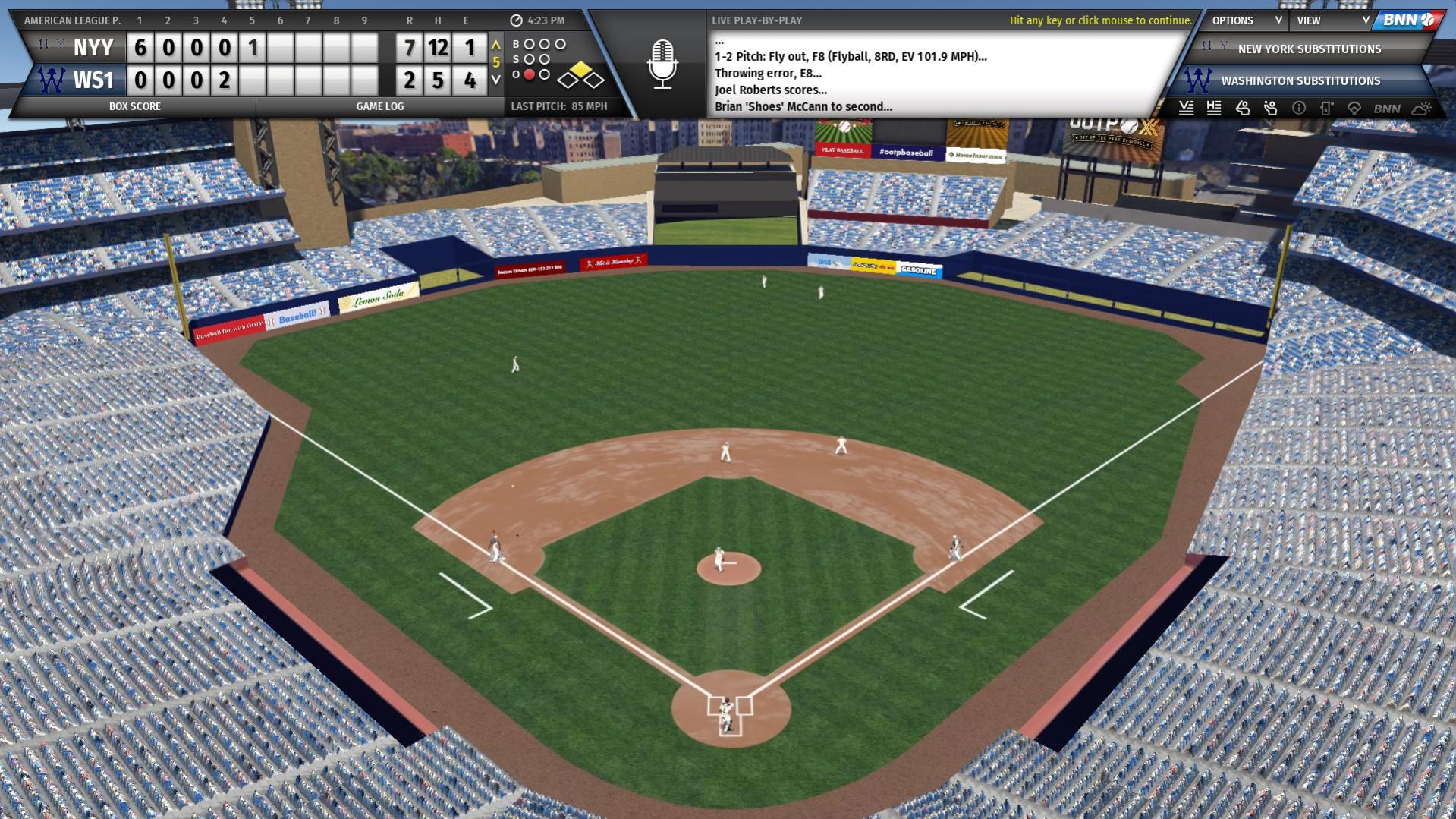The height and width of the screenshot is (819, 1456).
Task: Open the batter statistics icon
Action: 1242,109
